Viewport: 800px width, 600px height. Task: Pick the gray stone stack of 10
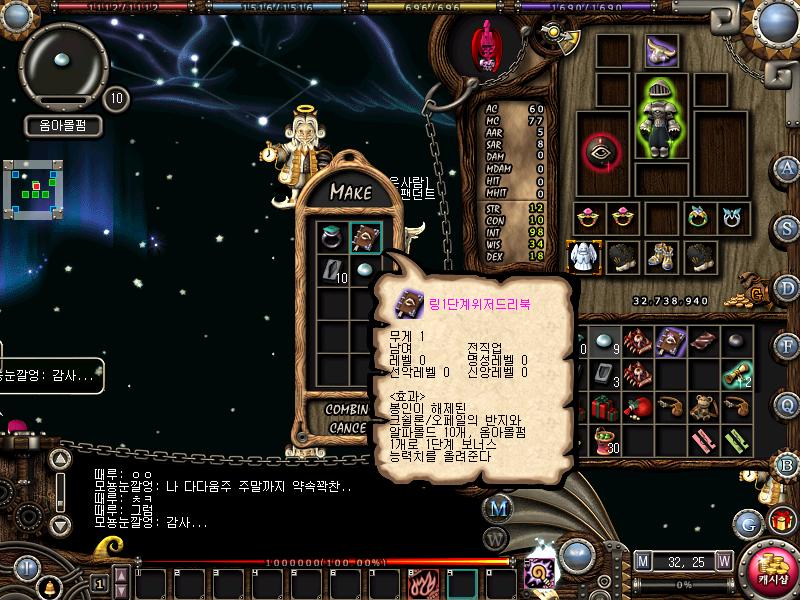pos(332,271)
